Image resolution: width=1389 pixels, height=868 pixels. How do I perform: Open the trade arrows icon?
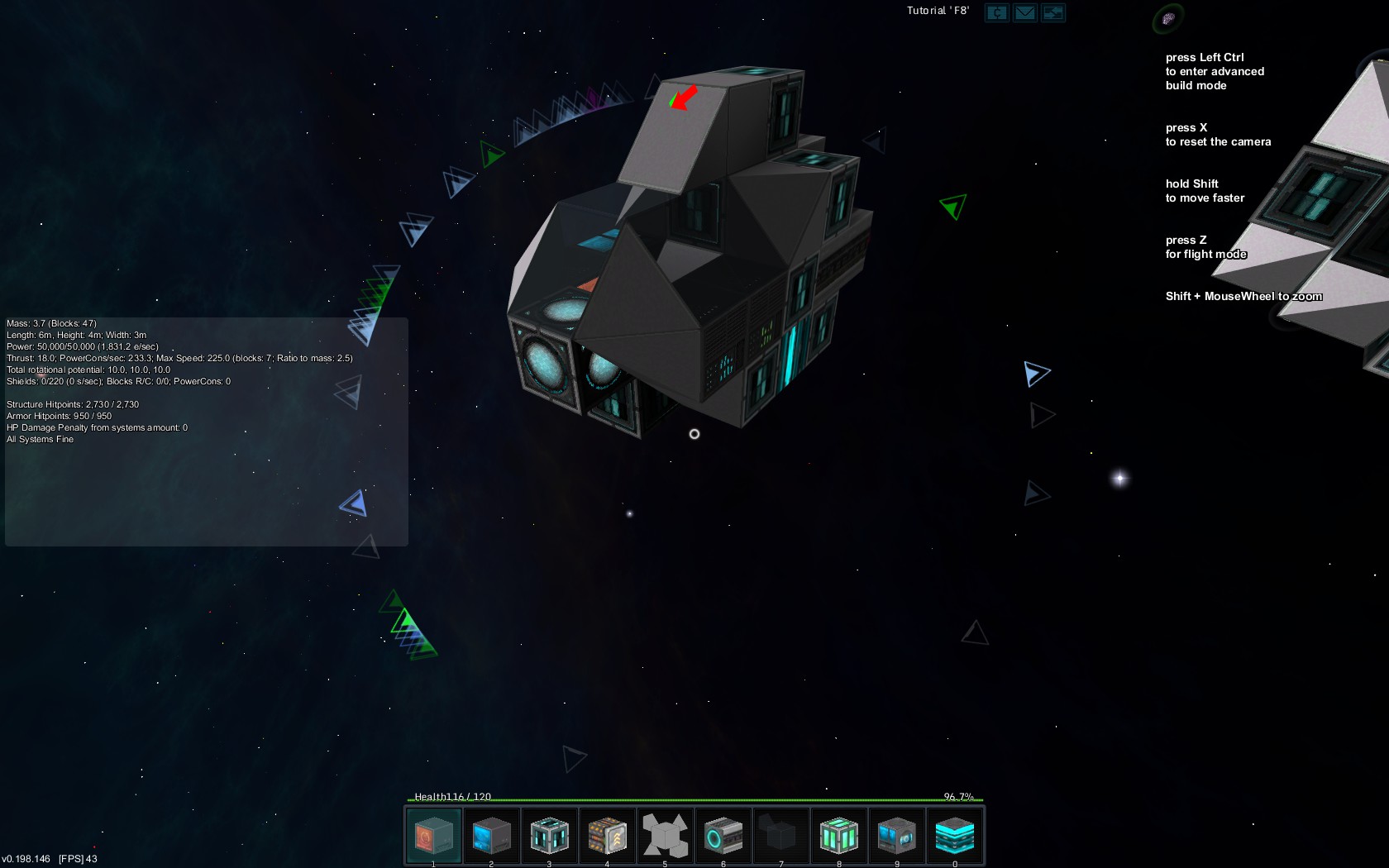[x=1053, y=12]
